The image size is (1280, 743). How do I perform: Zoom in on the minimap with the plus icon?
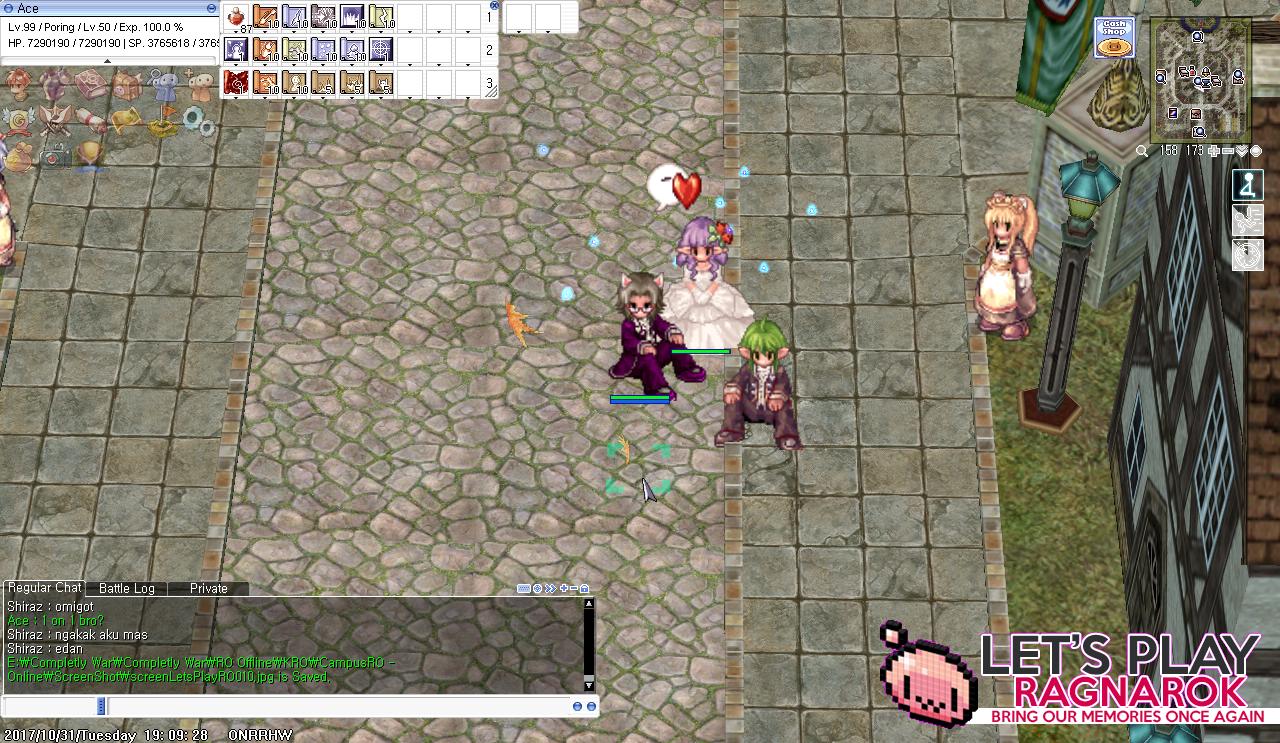pyautogui.click(x=1213, y=151)
